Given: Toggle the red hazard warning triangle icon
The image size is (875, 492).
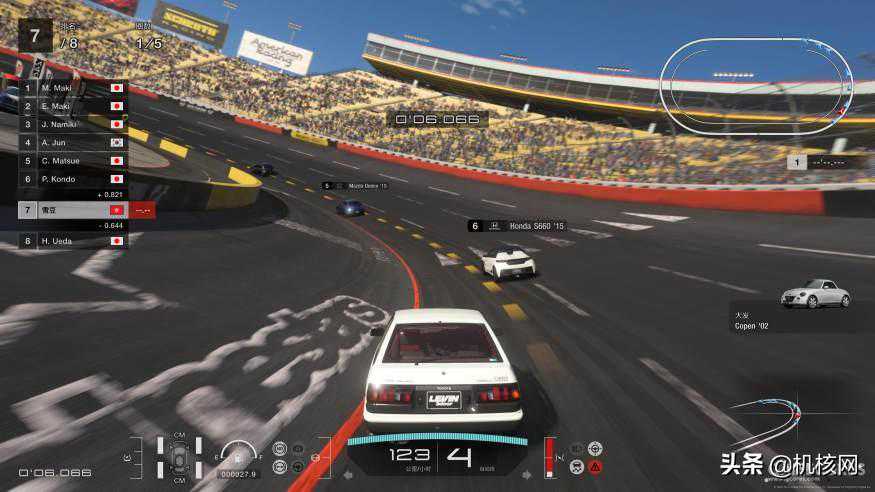Looking at the screenshot, I should click(x=596, y=467).
